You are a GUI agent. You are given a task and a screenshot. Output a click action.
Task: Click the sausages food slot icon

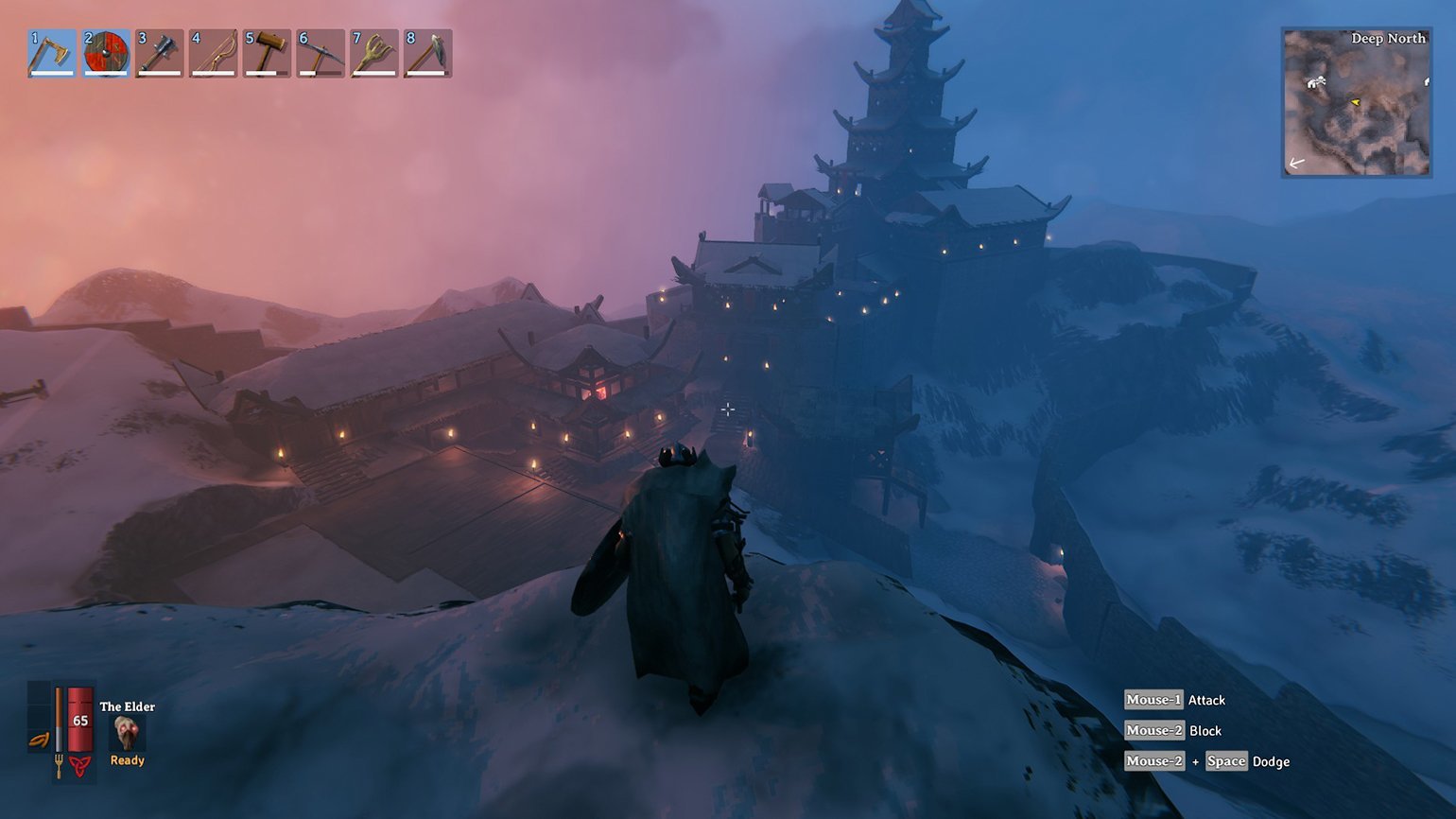click(x=39, y=741)
